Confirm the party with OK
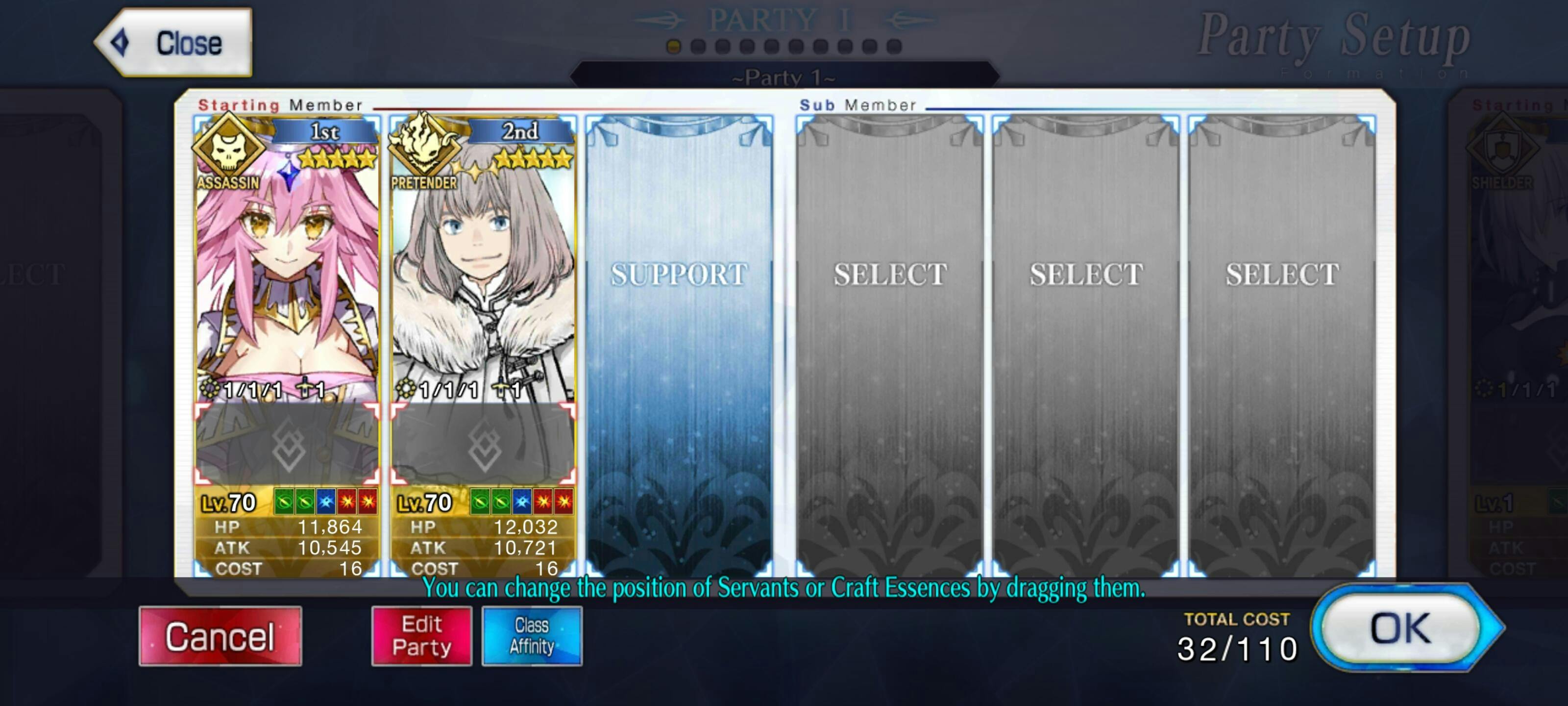Image resolution: width=1568 pixels, height=706 pixels. (1400, 629)
